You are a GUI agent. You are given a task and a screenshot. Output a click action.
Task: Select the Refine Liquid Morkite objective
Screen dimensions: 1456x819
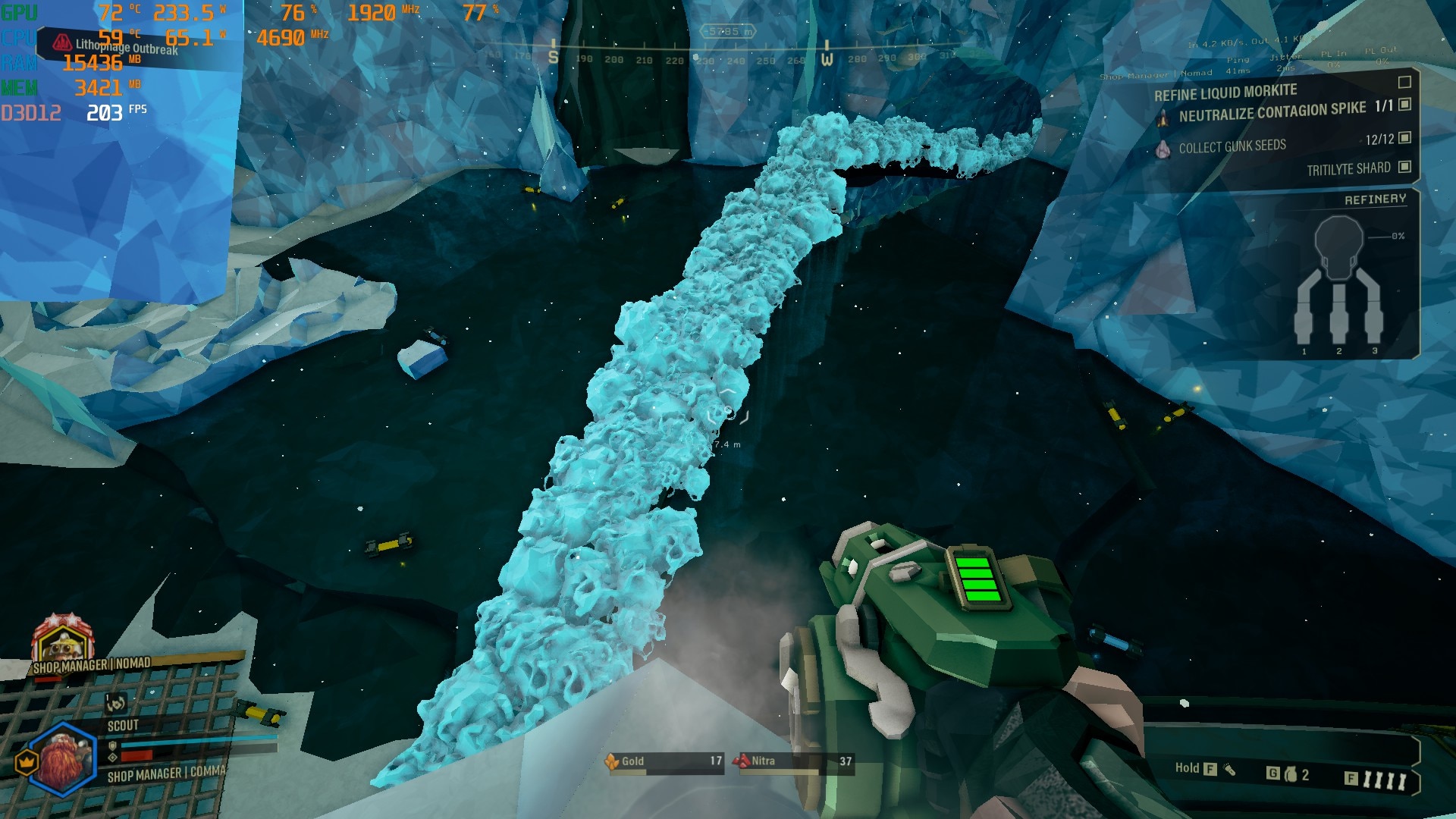pyautogui.click(x=1225, y=93)
